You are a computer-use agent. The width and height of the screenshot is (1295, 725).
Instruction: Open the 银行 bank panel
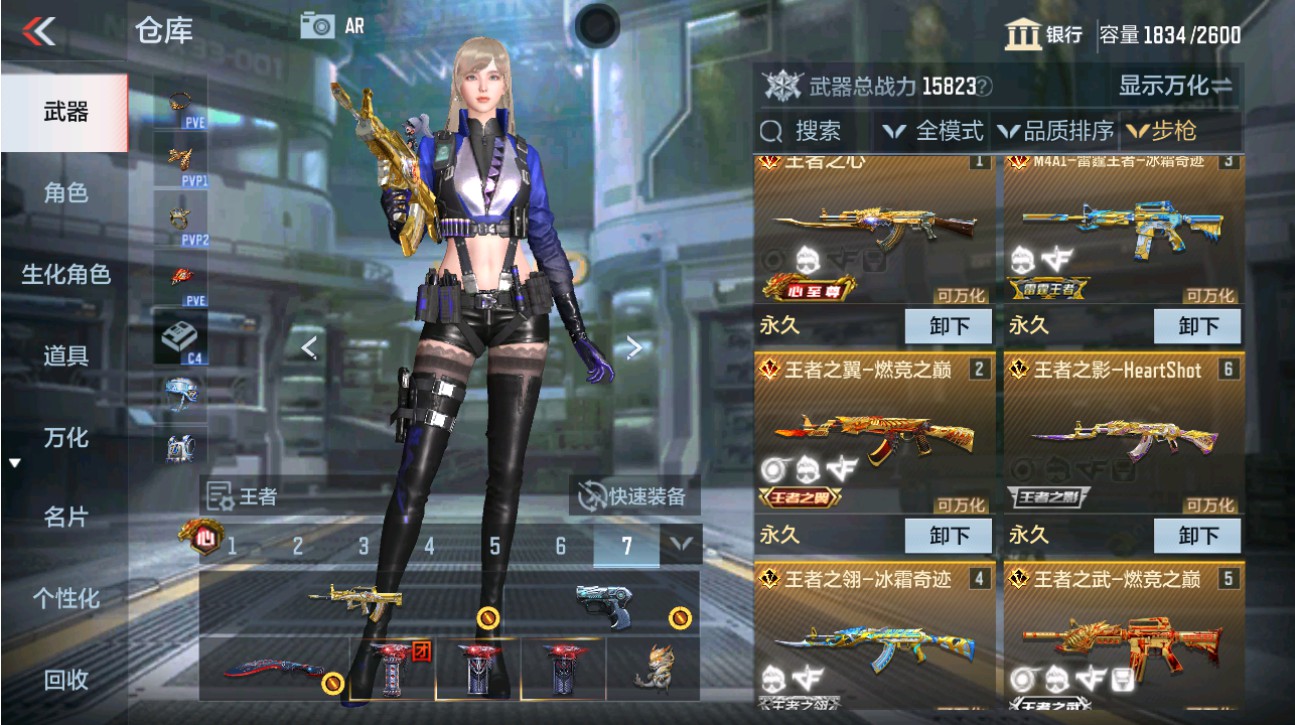(x=1046, y=34)
